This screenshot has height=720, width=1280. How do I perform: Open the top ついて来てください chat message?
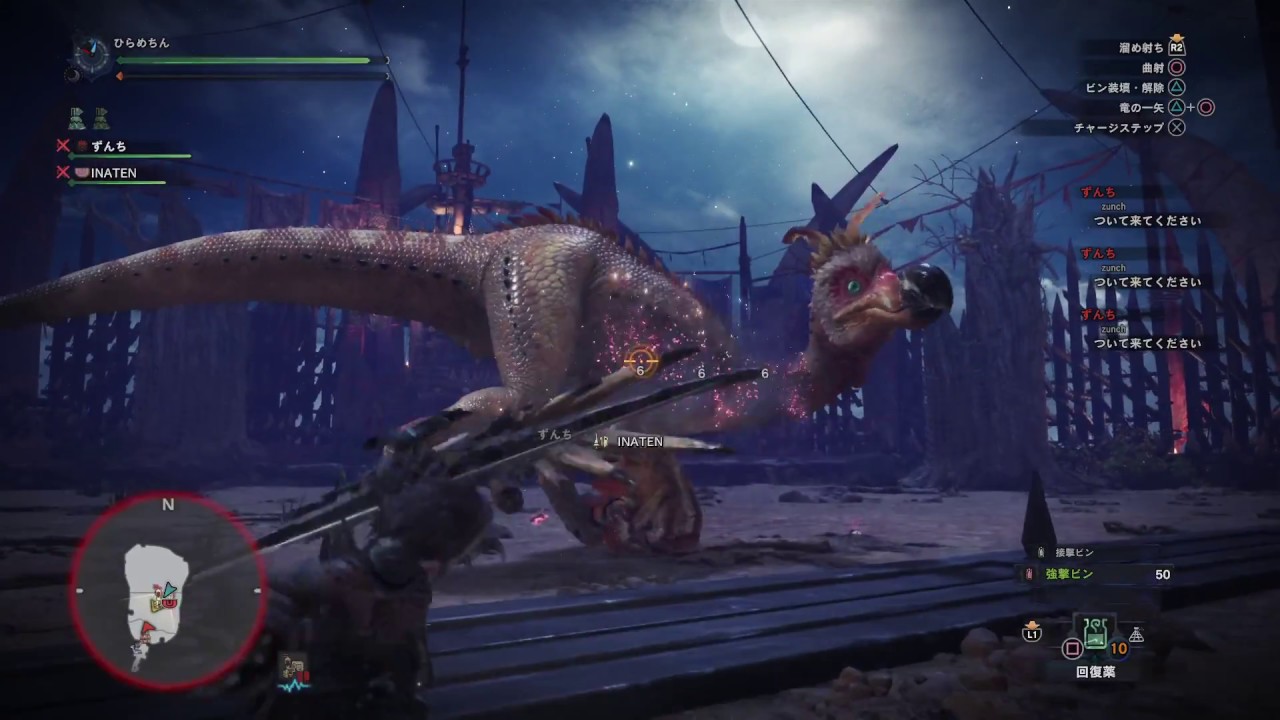(1146, 220)
